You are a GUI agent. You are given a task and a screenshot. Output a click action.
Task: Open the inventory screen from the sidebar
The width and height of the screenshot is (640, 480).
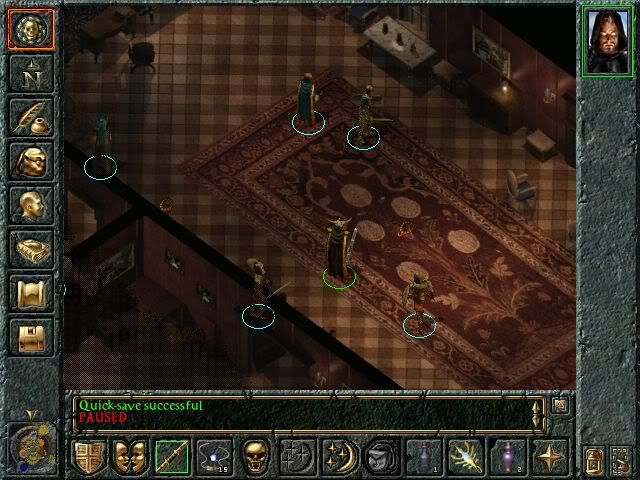[29, 160]
